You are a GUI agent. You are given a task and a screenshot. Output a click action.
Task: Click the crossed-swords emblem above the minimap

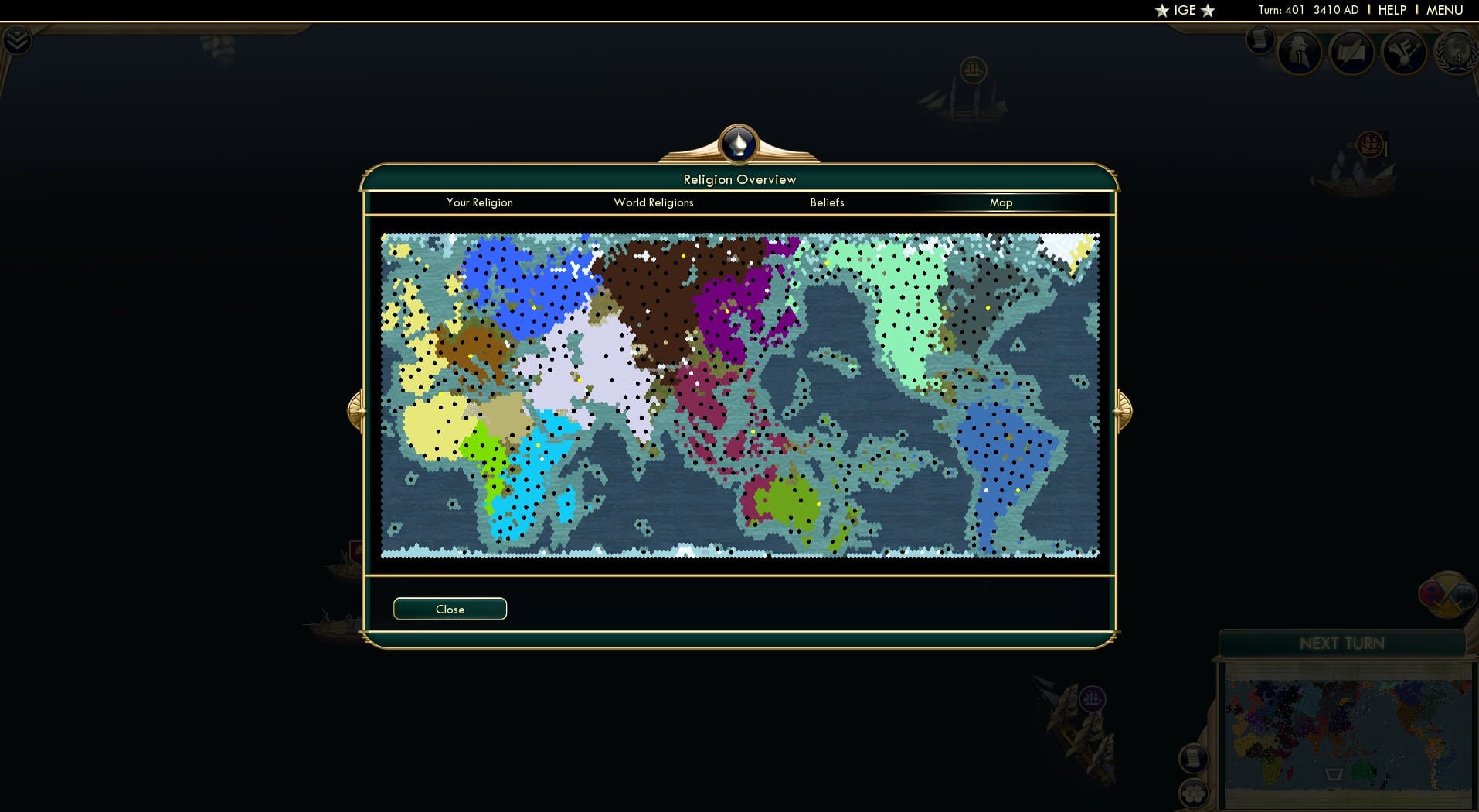[x=1446, y=594]
